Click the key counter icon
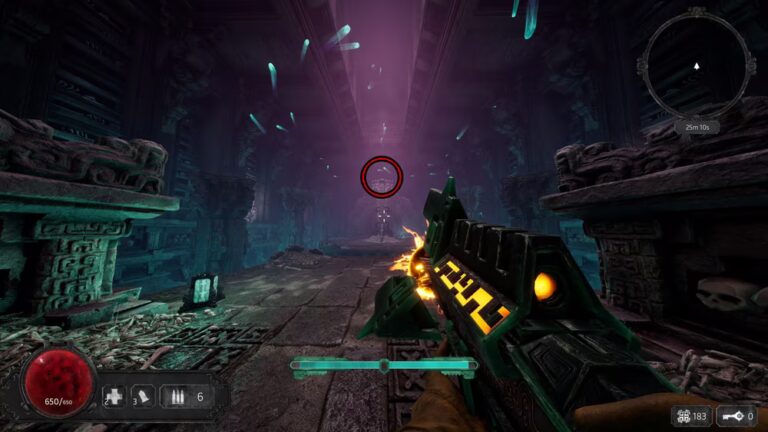Screen dimensions: 768x432 (735, 415)
